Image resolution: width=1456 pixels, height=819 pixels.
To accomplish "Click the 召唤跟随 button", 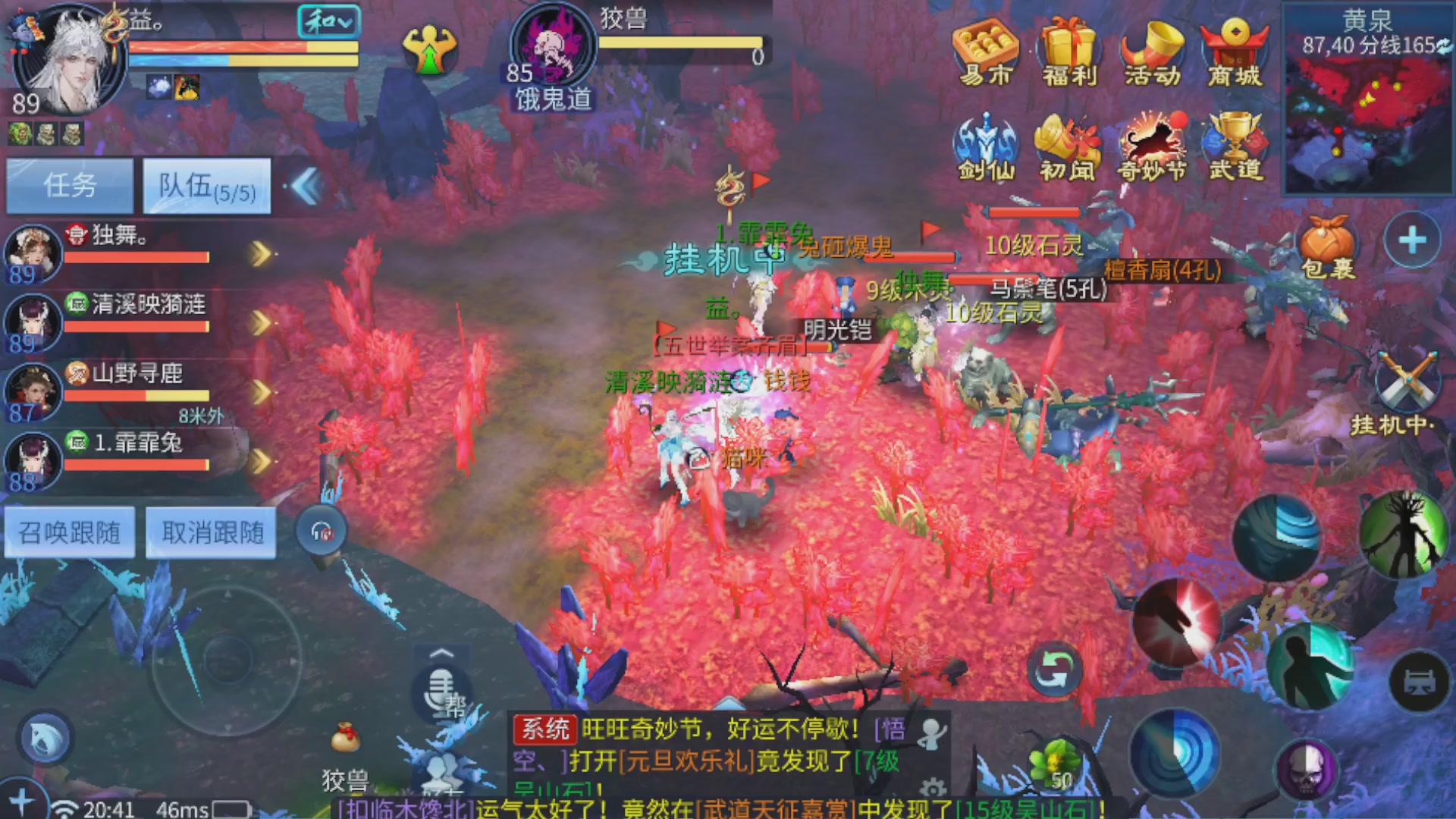I will [69, 532].
